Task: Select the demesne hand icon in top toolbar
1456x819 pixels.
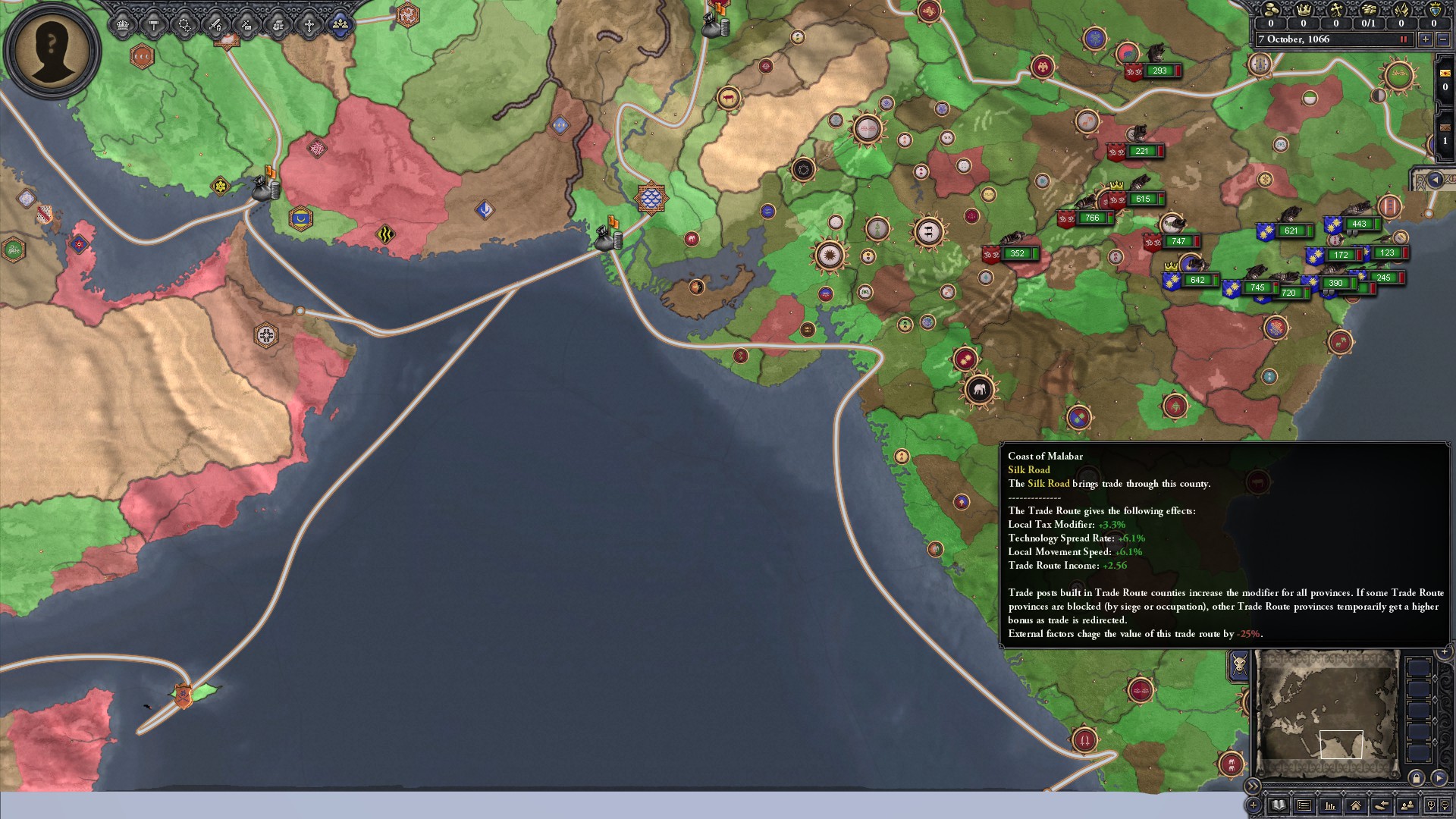Action: (278, 24)
